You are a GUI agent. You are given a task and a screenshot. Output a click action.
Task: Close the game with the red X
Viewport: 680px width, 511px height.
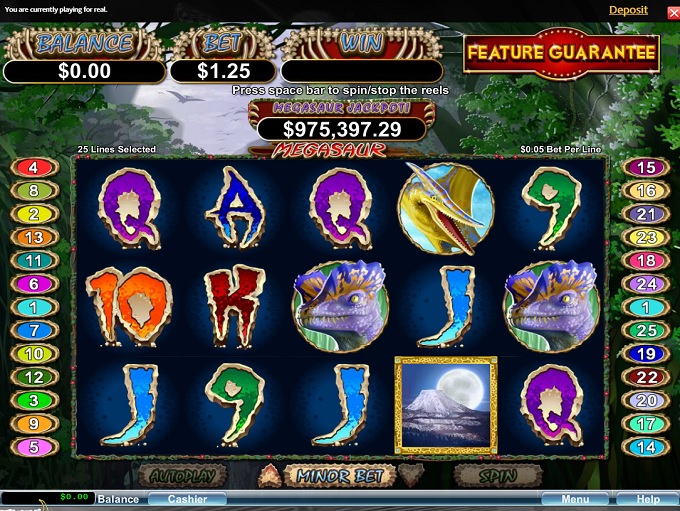pos(672,11)
